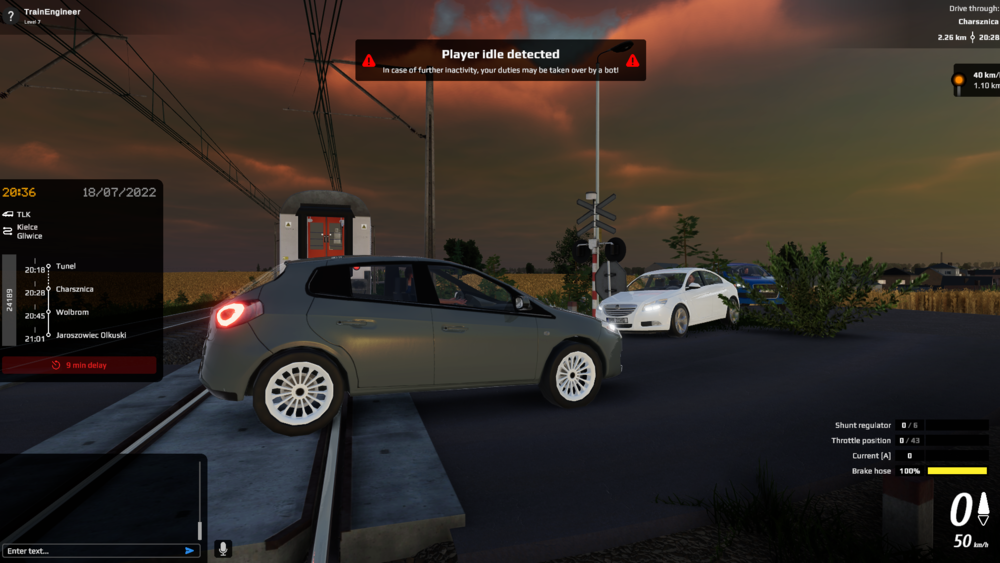
Task: Click the chat text input field
Action: [93, 550]
